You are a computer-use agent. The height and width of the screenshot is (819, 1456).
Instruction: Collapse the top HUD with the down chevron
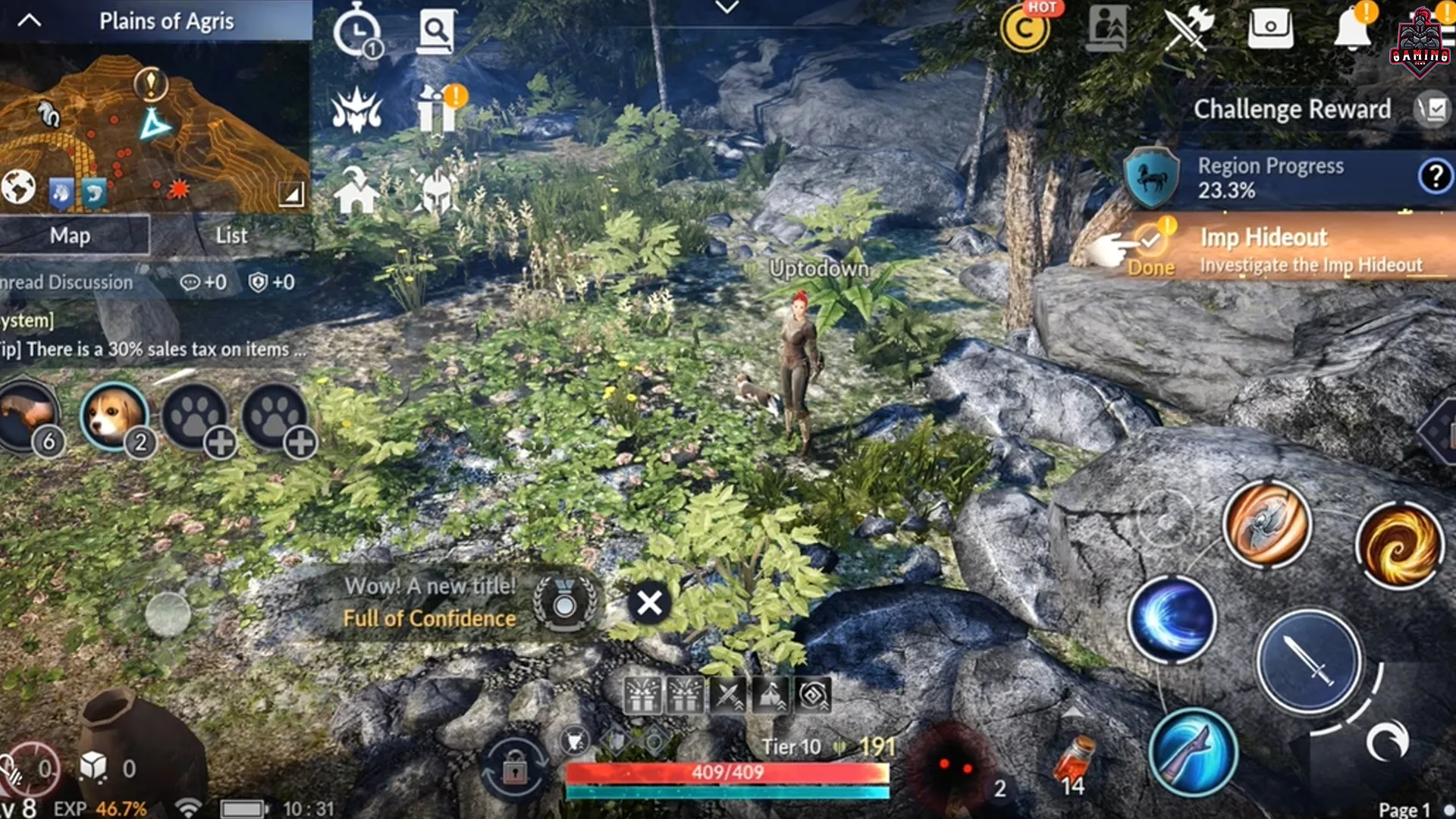[726, 6]
